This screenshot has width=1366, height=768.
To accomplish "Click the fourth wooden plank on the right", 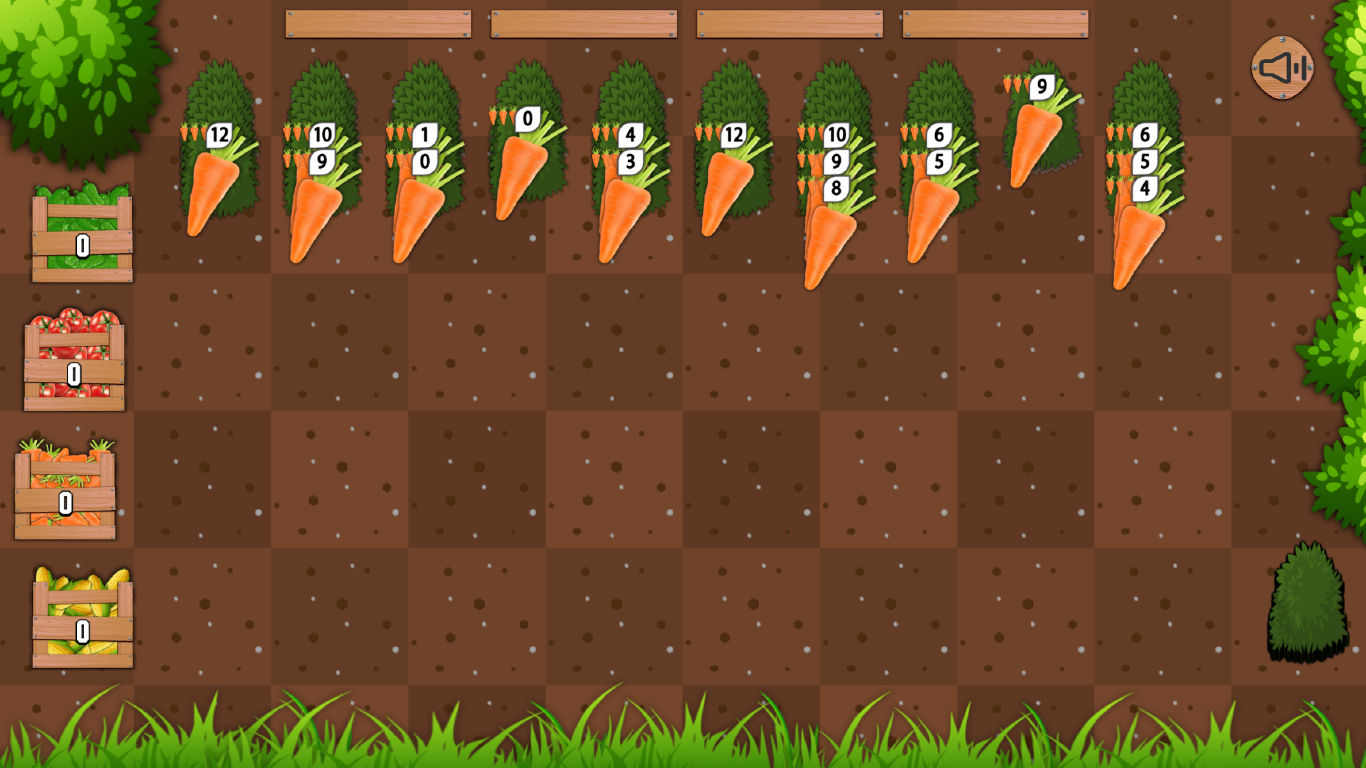I will tap(994, 22).
